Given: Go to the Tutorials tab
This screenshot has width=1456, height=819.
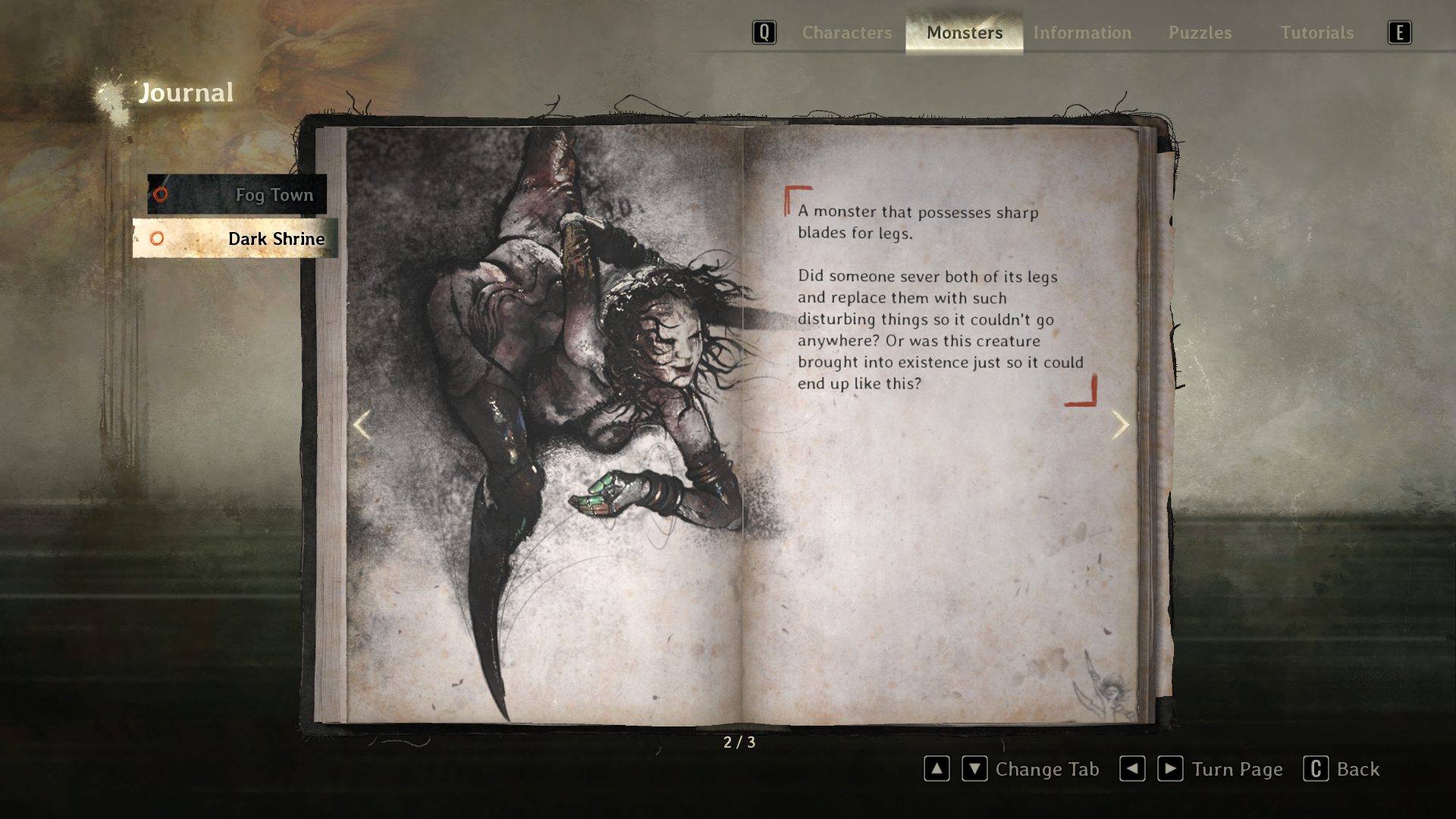Looking at the screenshot, I should click(1316, 33).
